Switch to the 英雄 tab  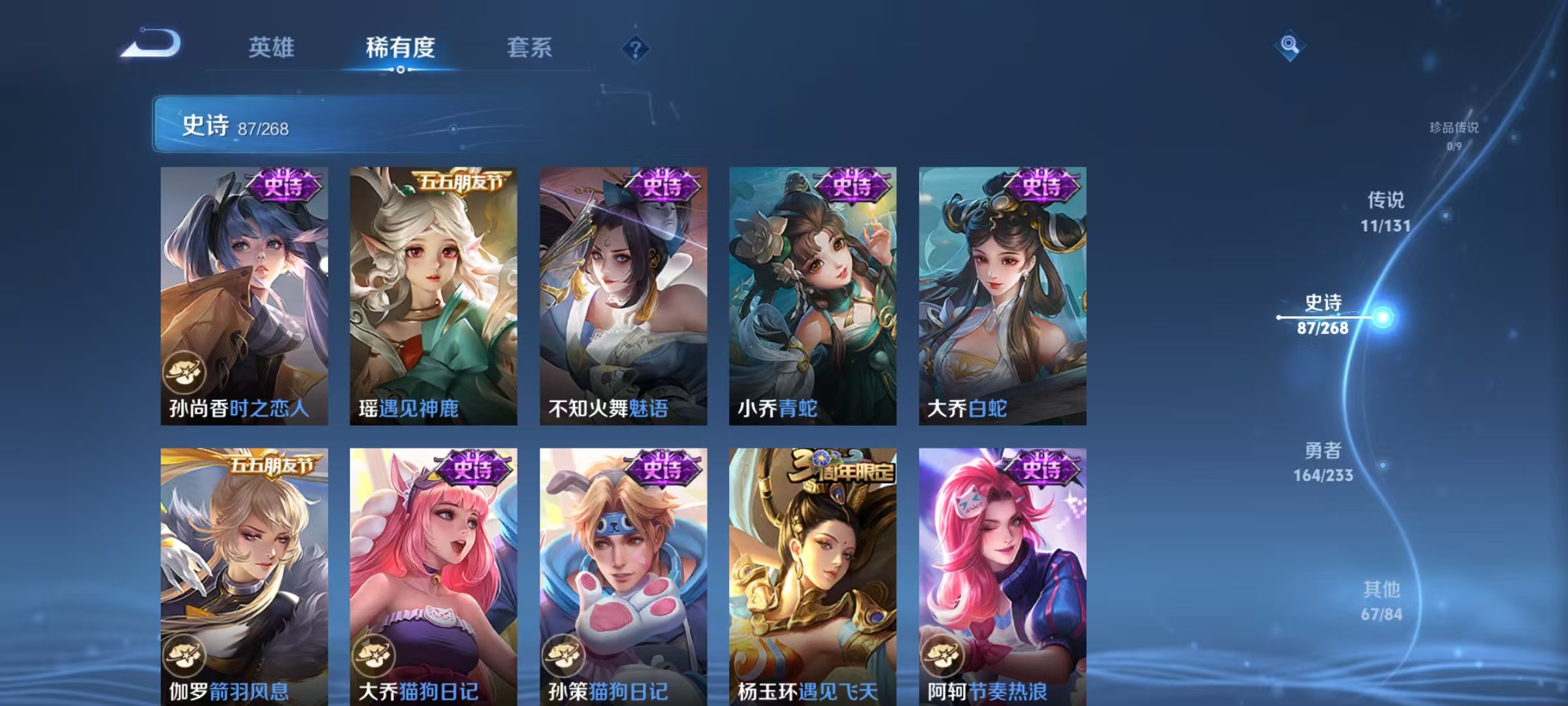271,48
